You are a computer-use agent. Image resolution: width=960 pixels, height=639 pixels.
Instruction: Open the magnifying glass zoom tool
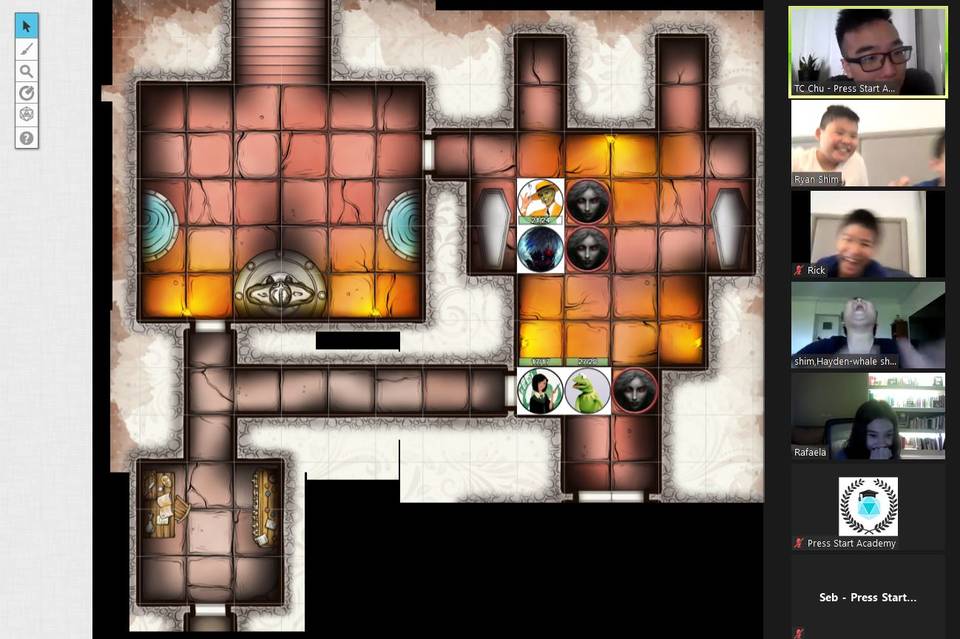click(x=27, y=71)
